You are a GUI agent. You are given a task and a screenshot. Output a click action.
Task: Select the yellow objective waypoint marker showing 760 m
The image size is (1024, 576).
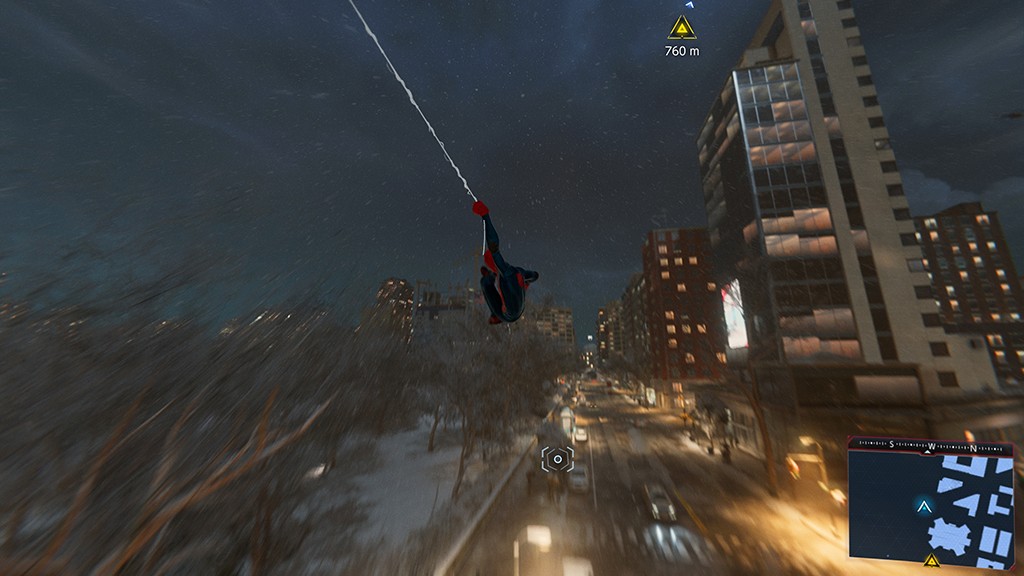point(682,27)
